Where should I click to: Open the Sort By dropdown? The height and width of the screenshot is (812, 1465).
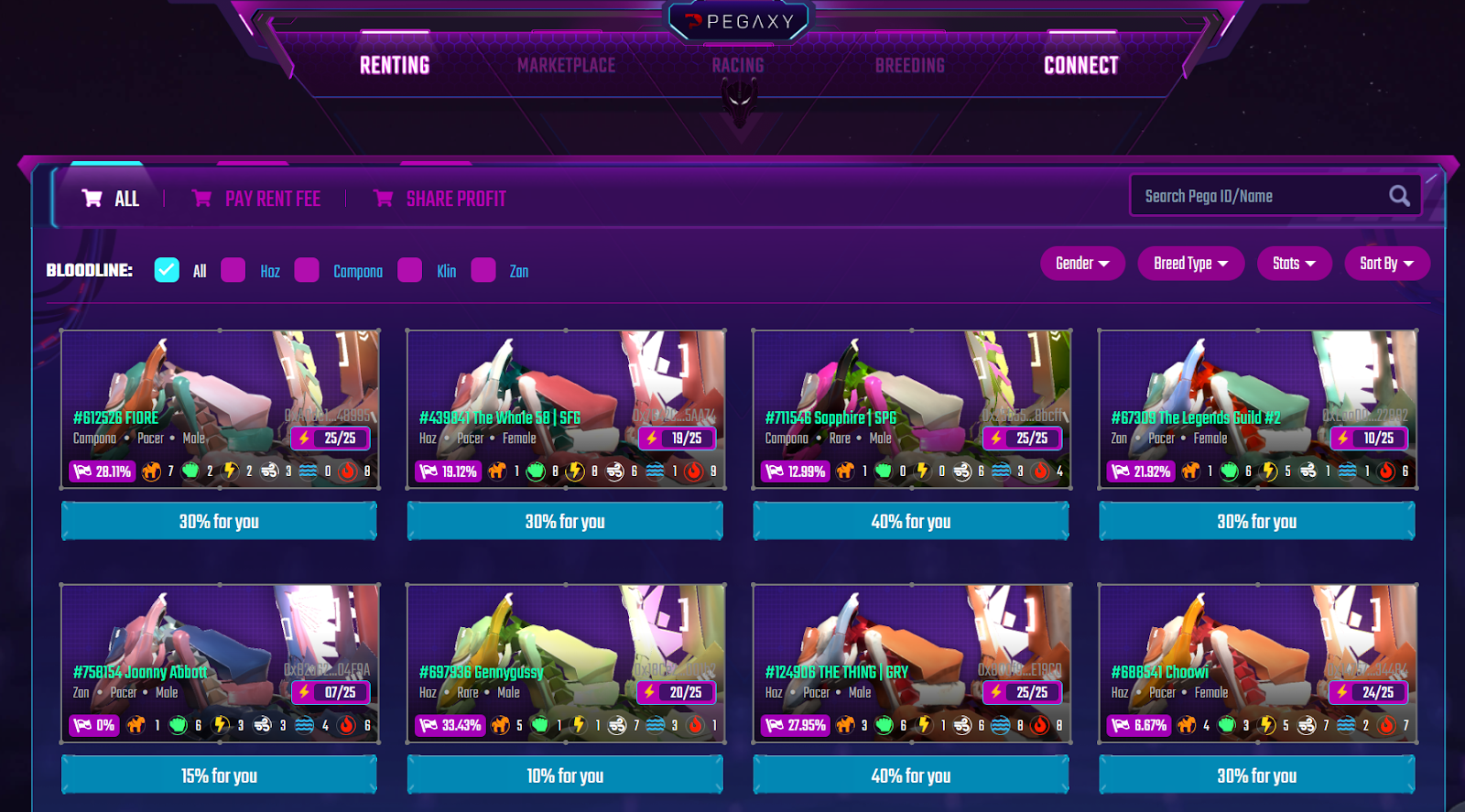coord(1385,264)
